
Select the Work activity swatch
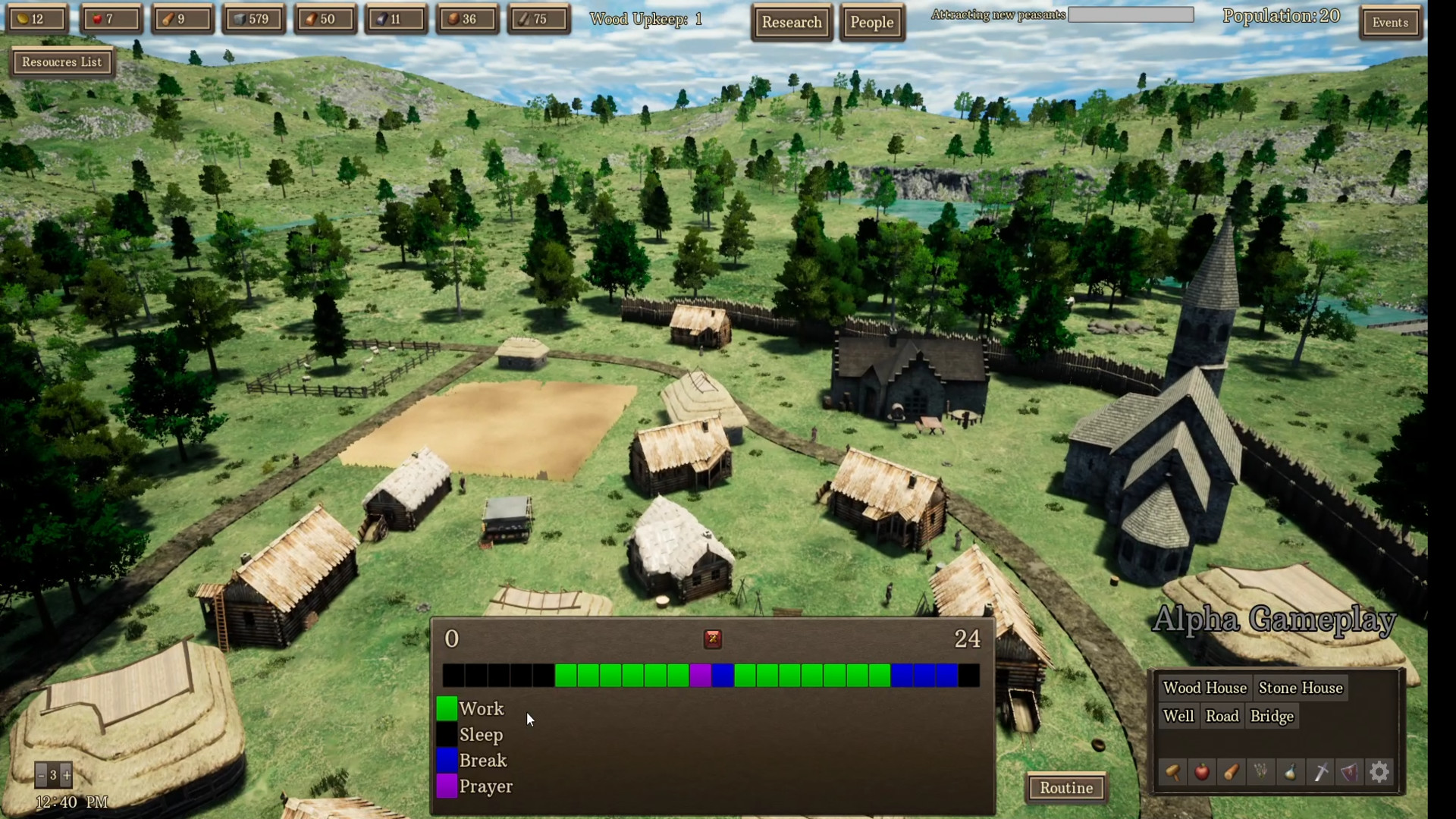point(447,709)
